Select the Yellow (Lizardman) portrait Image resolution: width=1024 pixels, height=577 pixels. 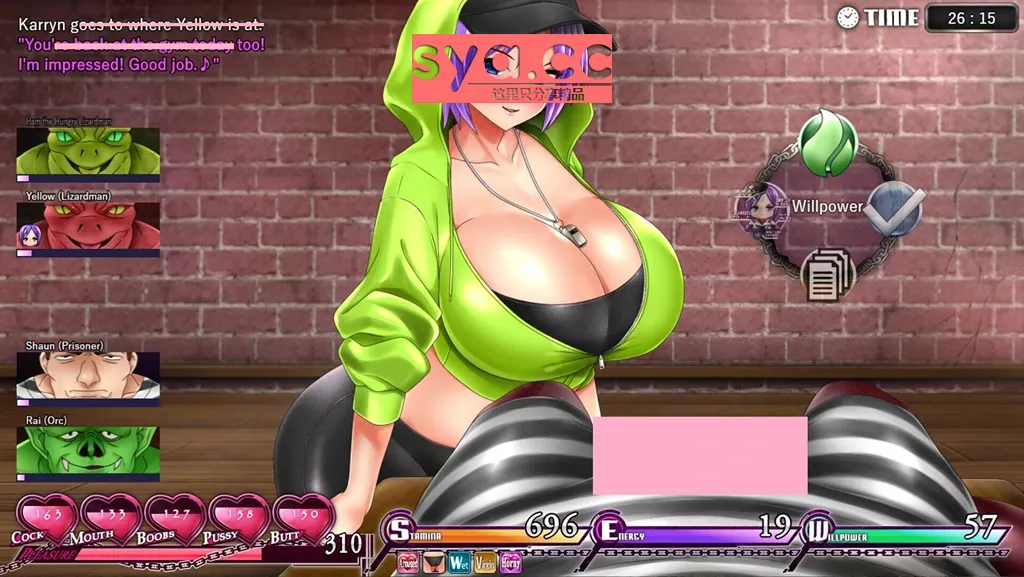[88, 226]
